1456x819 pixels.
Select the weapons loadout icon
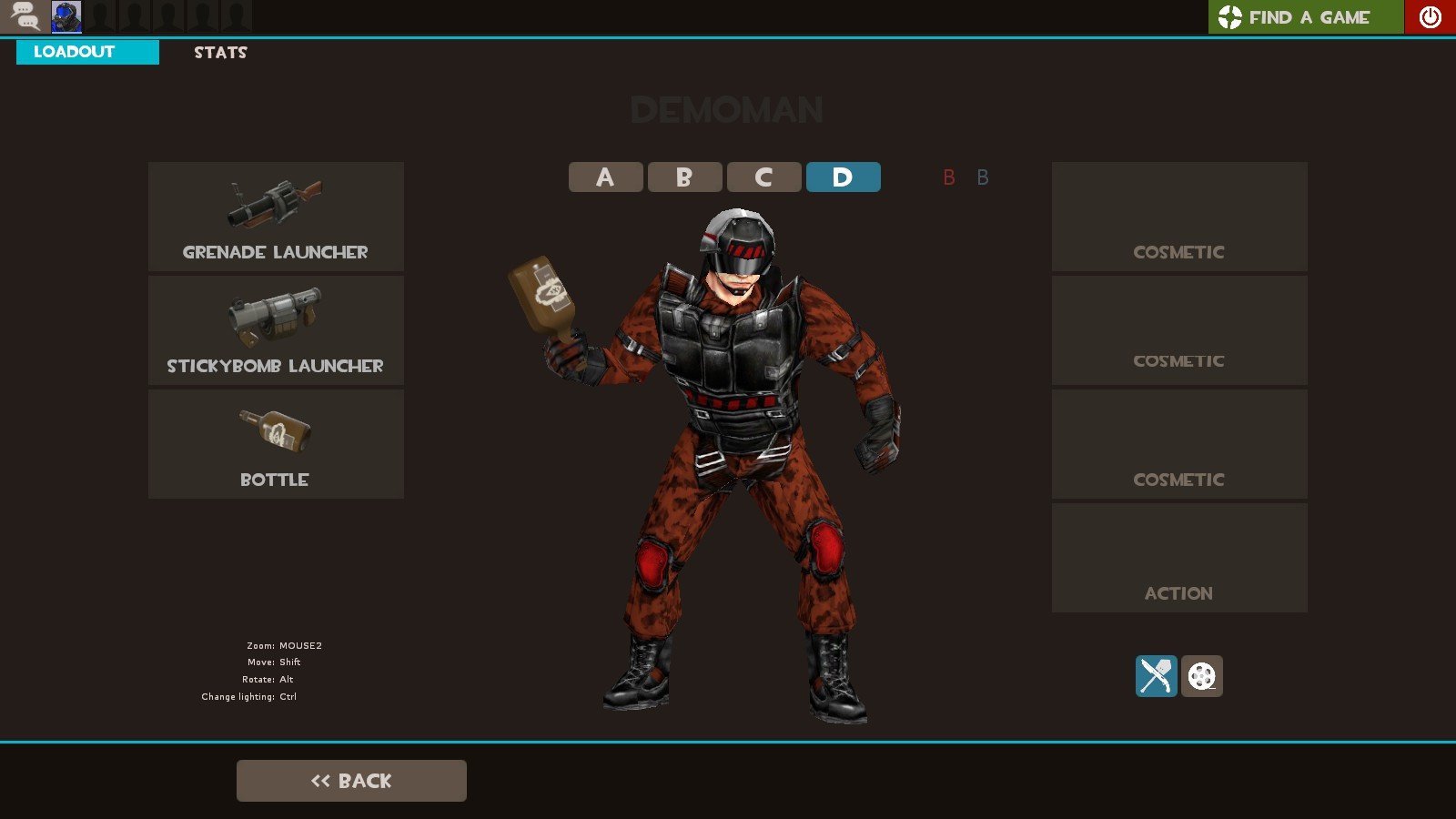(x=1156, y=675)
